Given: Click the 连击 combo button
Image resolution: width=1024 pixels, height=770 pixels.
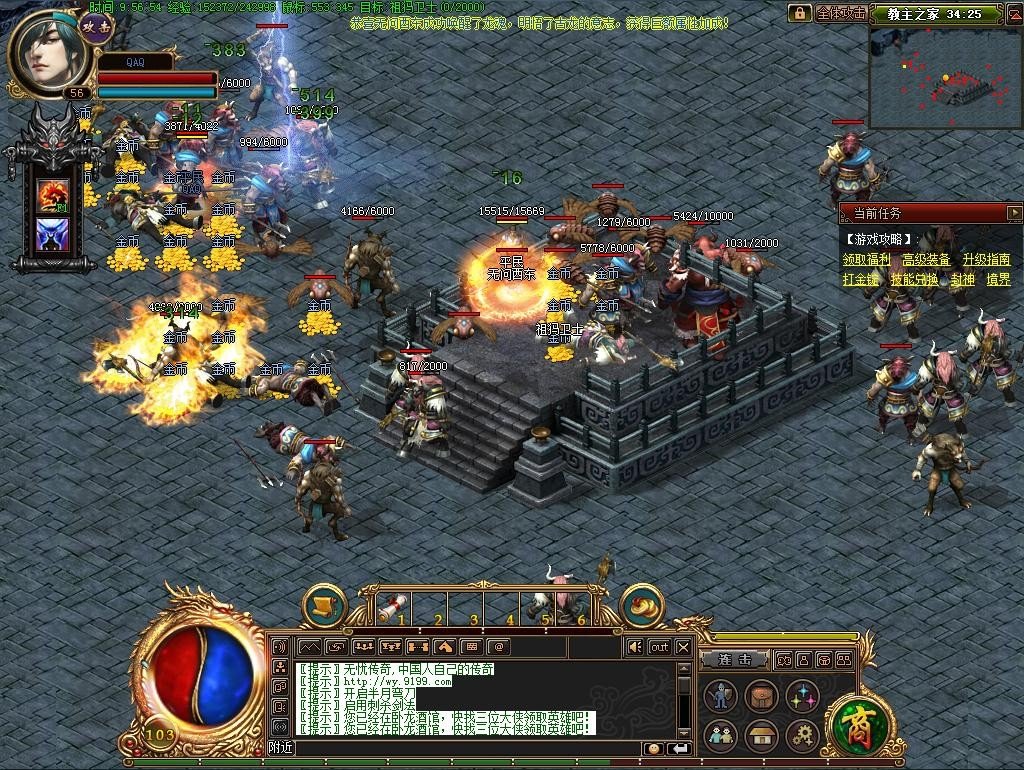Looking at the screenshot, I should tap(735, 660).
